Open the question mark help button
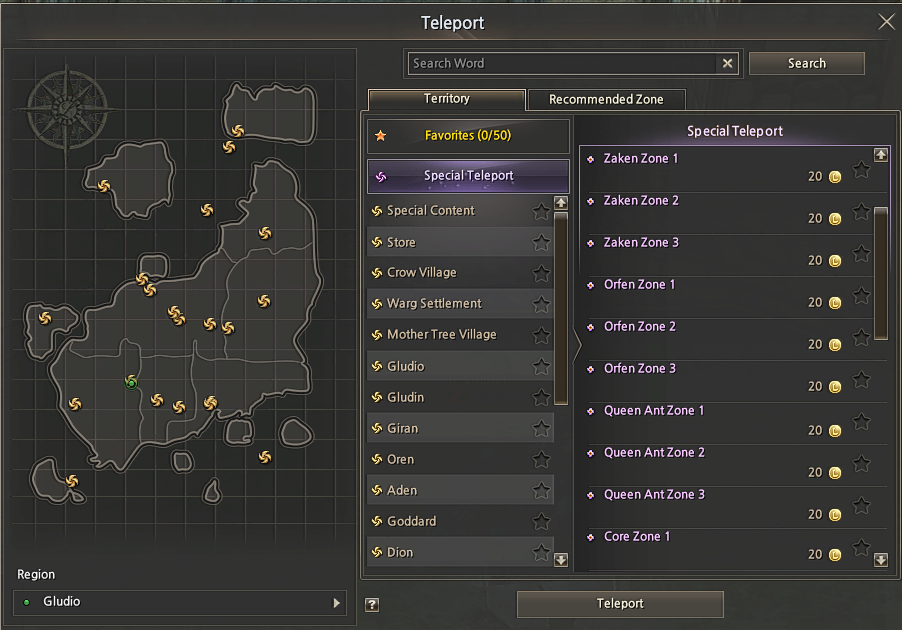Screen dimensions: 902x630 point(372,604)
